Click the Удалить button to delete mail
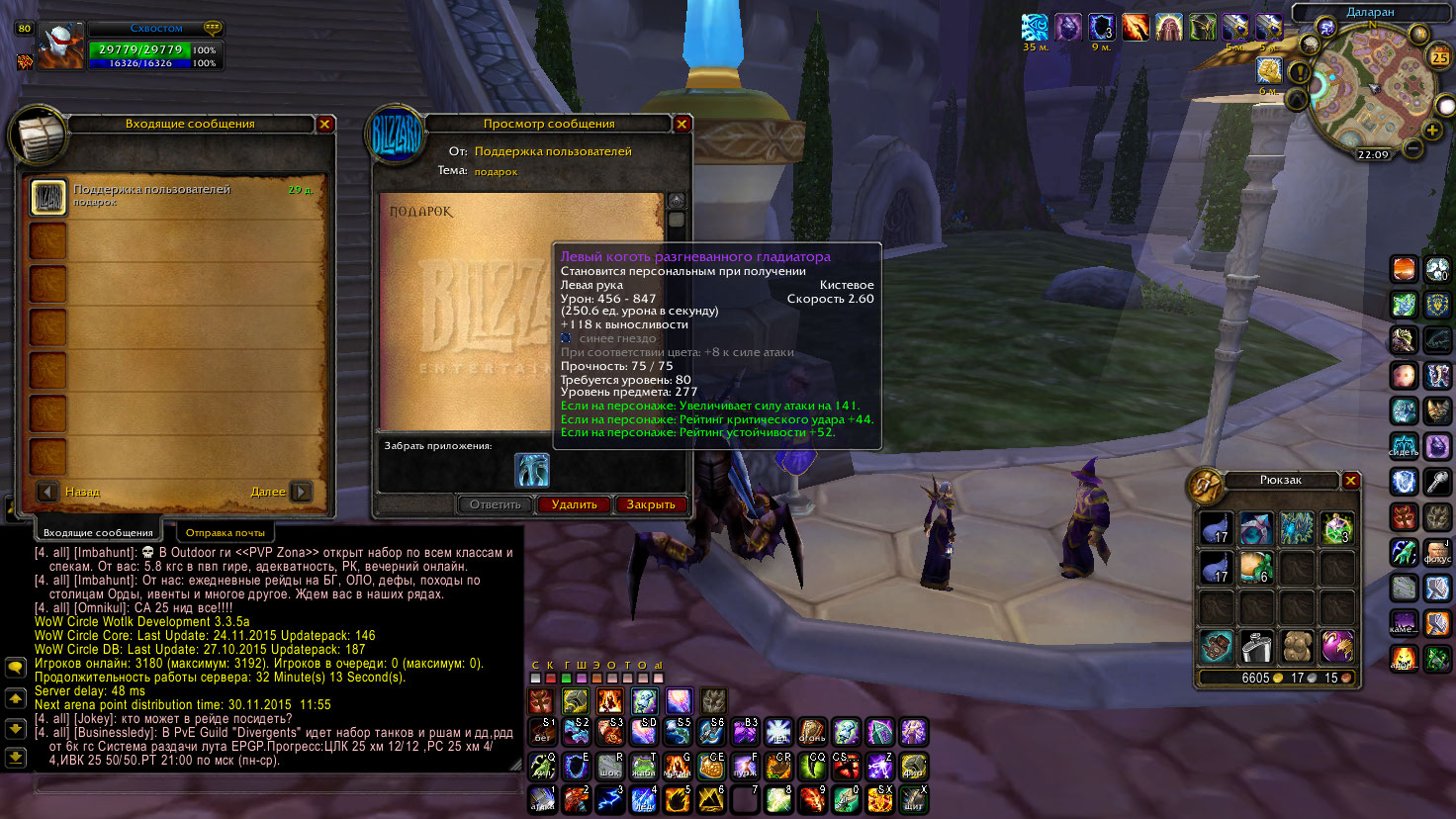This screenshot has height=819, width=1456. [574, 504]
